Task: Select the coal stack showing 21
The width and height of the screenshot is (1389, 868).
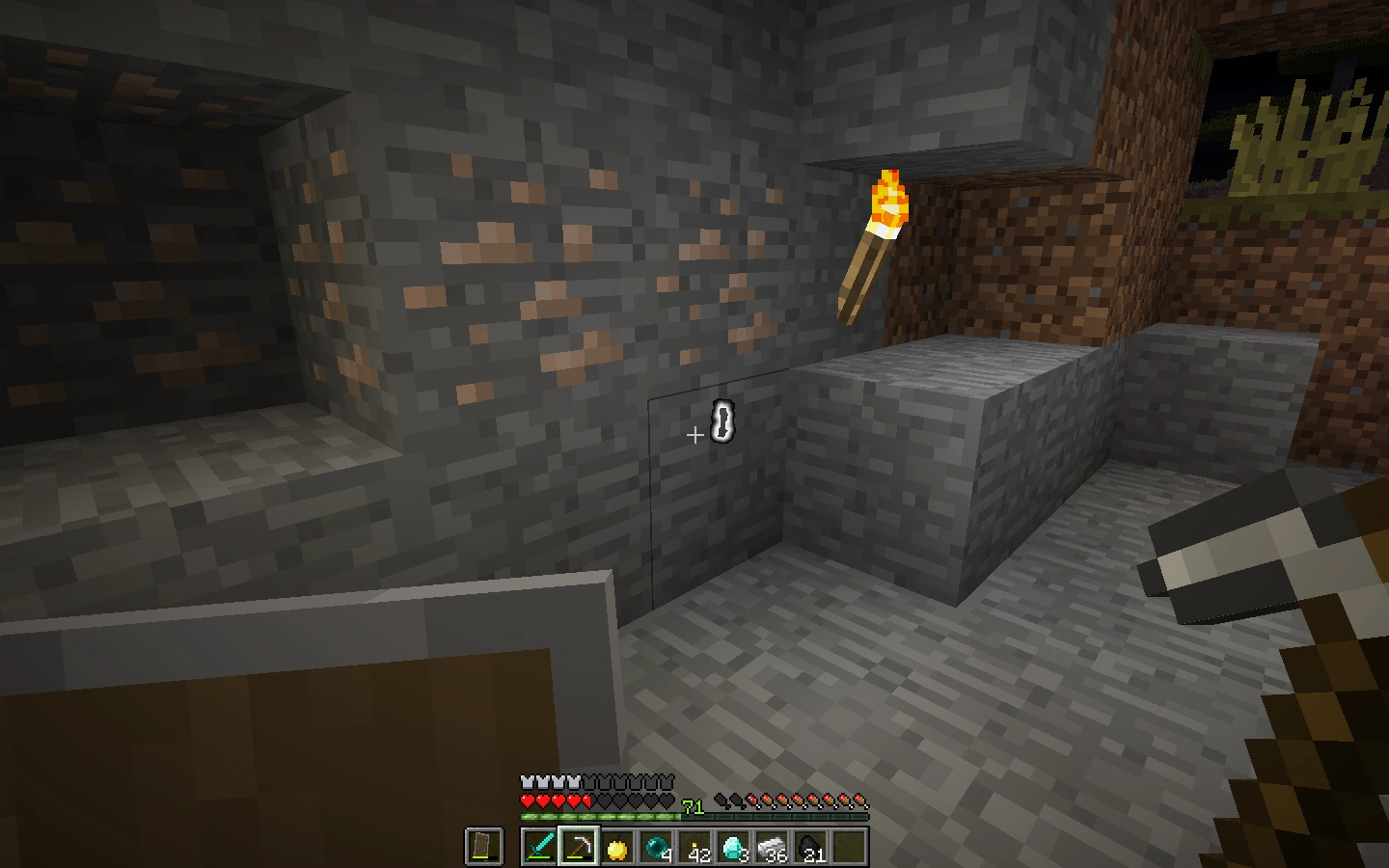Action: 809,845
